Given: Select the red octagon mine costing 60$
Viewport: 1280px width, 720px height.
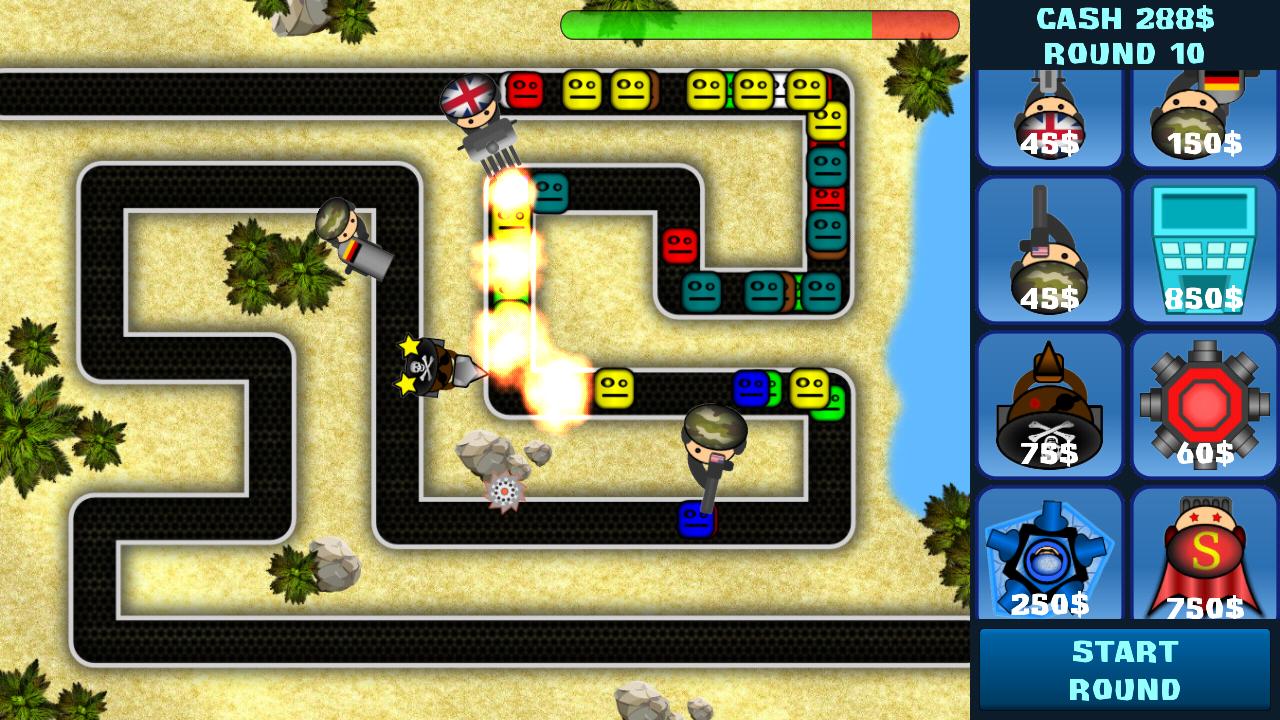Looking at the screenshot, I should tap(1204, 405).
